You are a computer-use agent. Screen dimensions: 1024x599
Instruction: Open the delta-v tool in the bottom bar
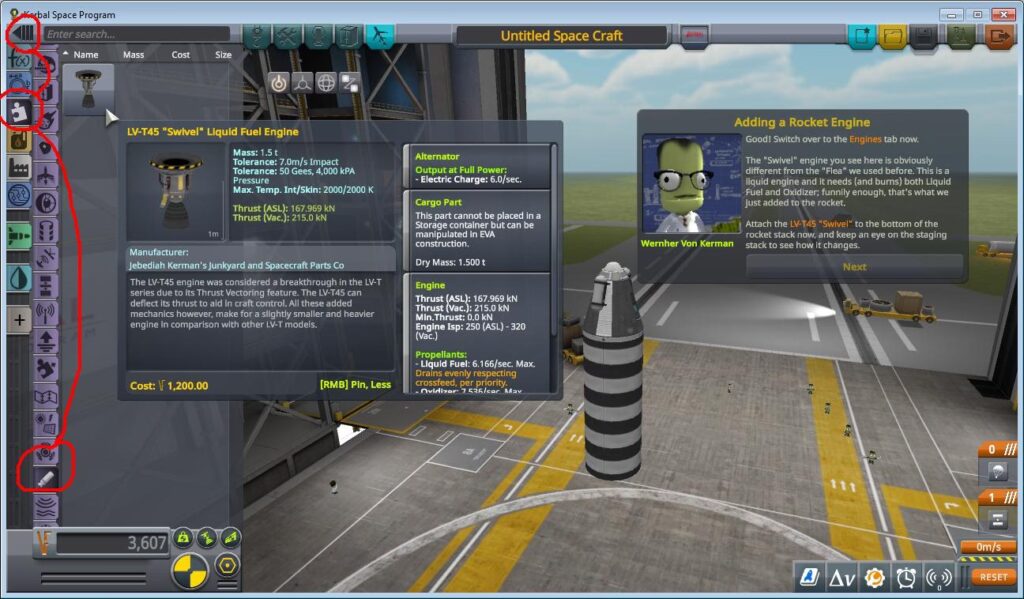[841, 577]
